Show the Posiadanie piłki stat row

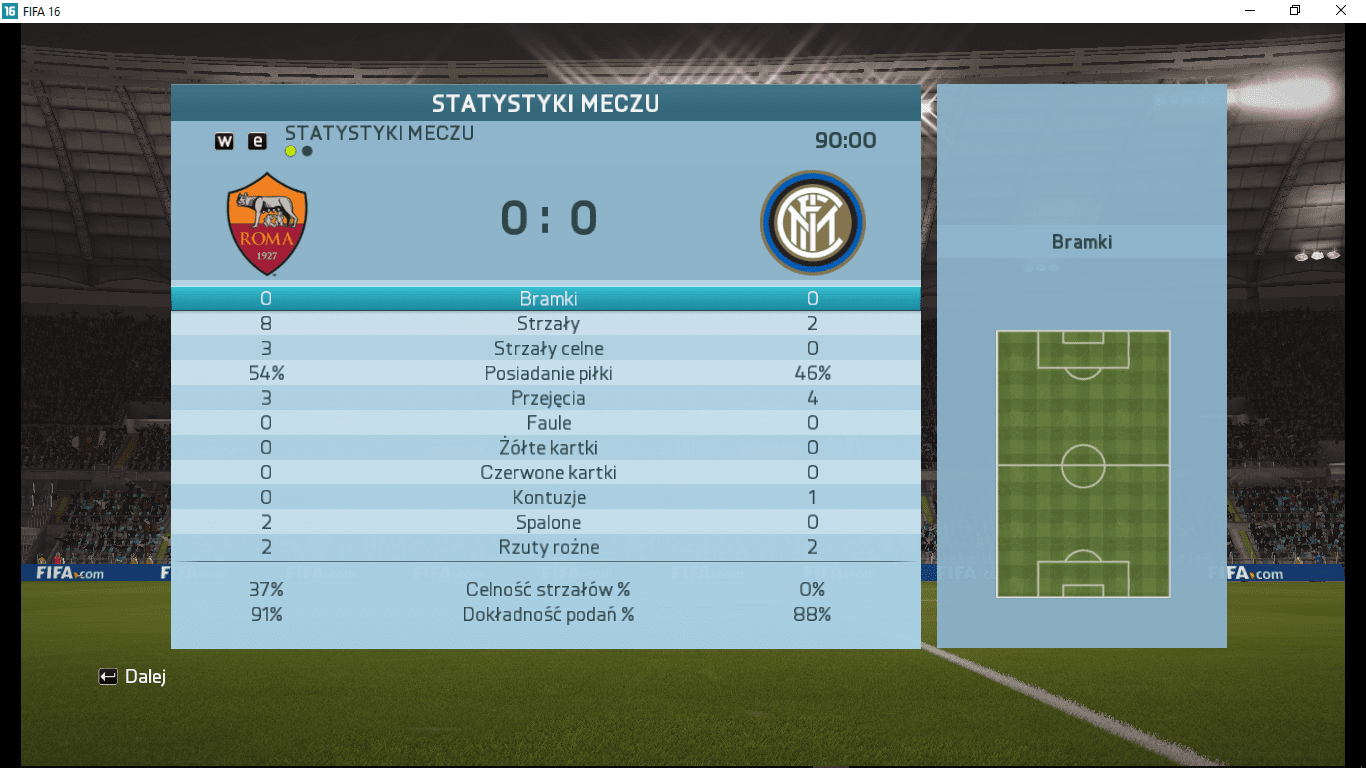coord(547,374)
